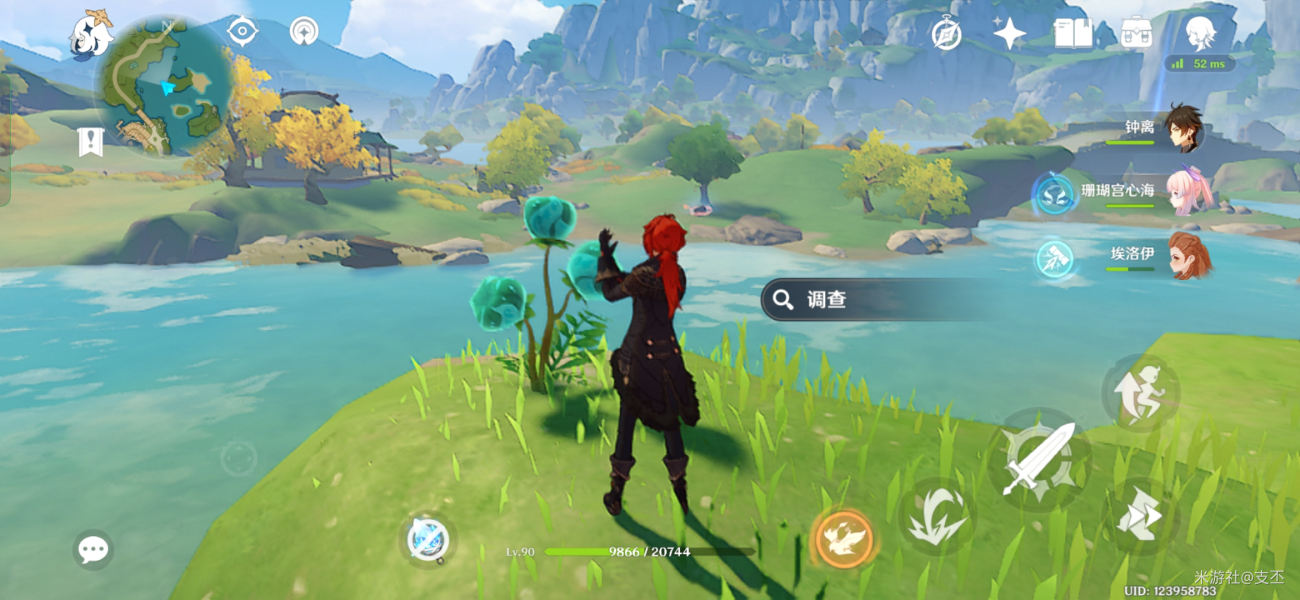Screen dimensions: 1300x600
Task: Perform normal attack with sword button
Action: 1038,460
